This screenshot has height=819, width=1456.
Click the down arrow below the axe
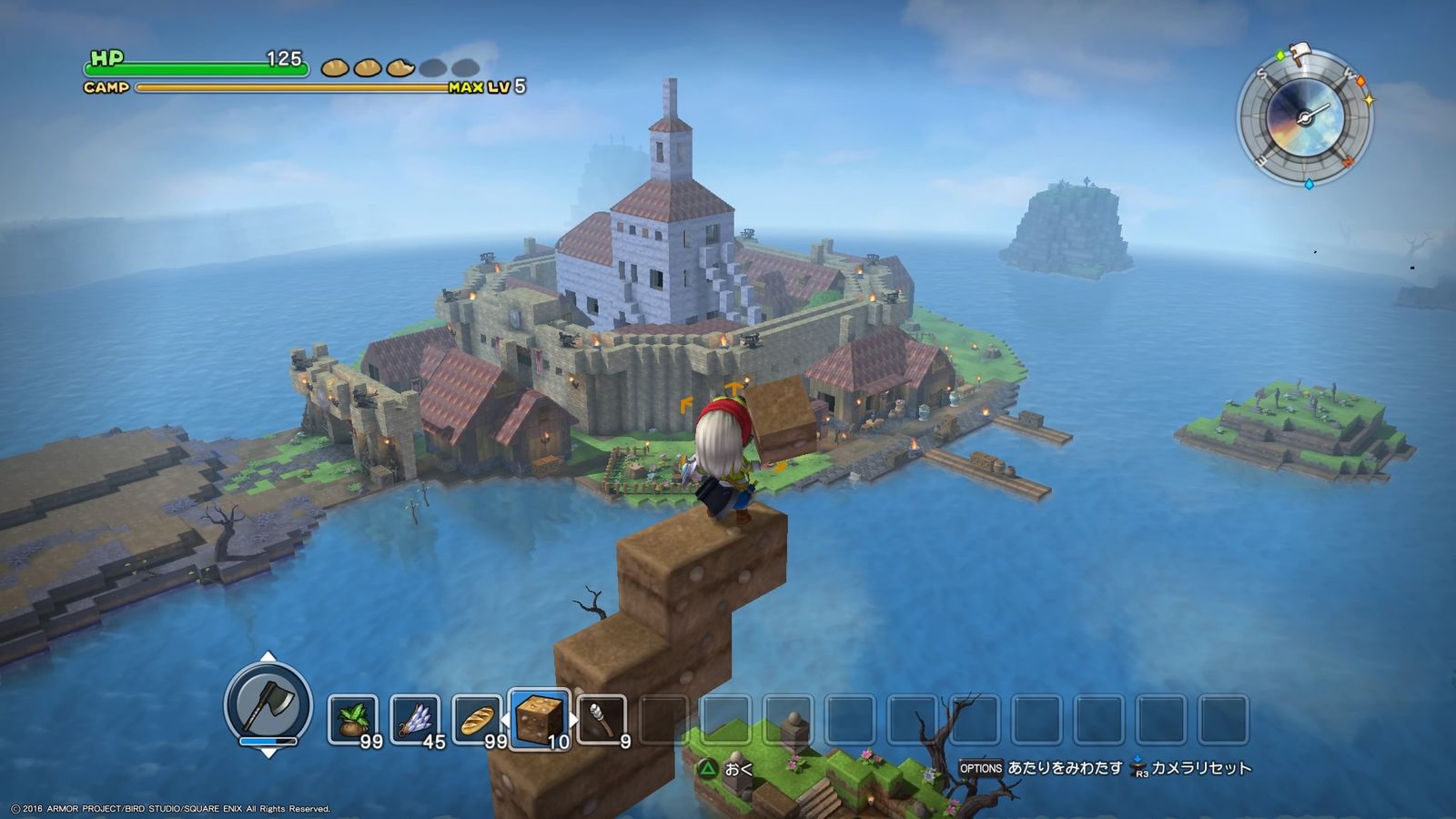tap(268, 753)
